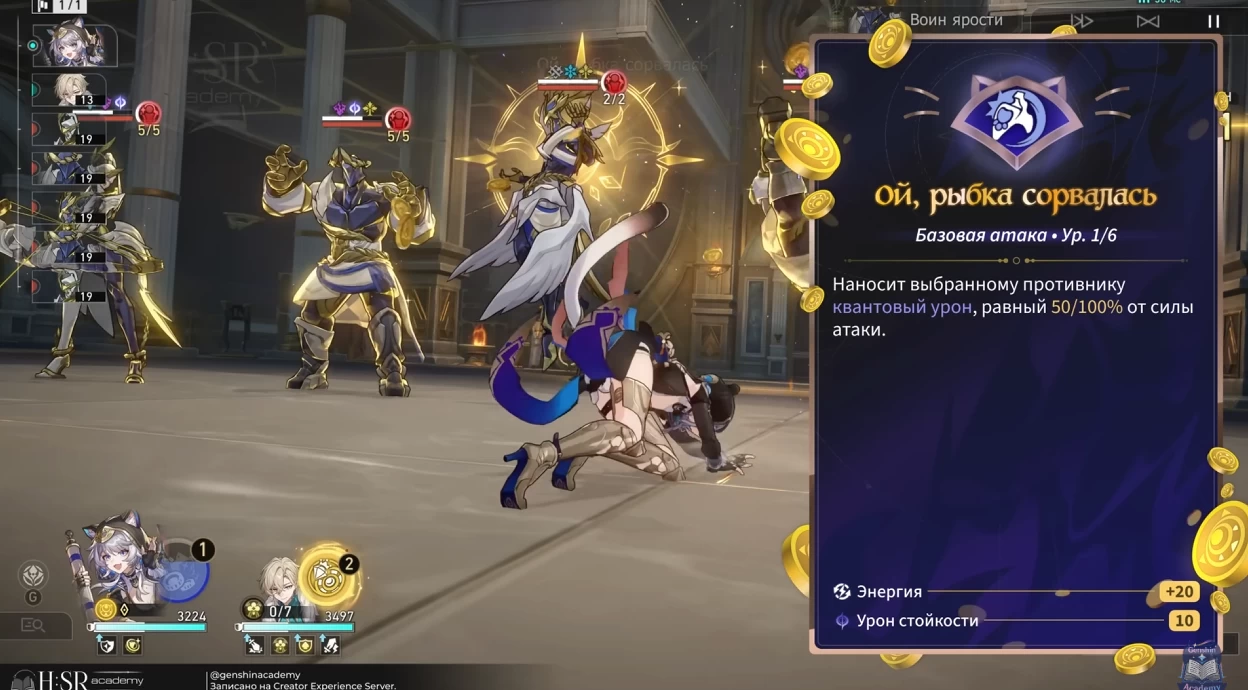Pause the battle
Screen dimensions: 1248x690
1213,21
